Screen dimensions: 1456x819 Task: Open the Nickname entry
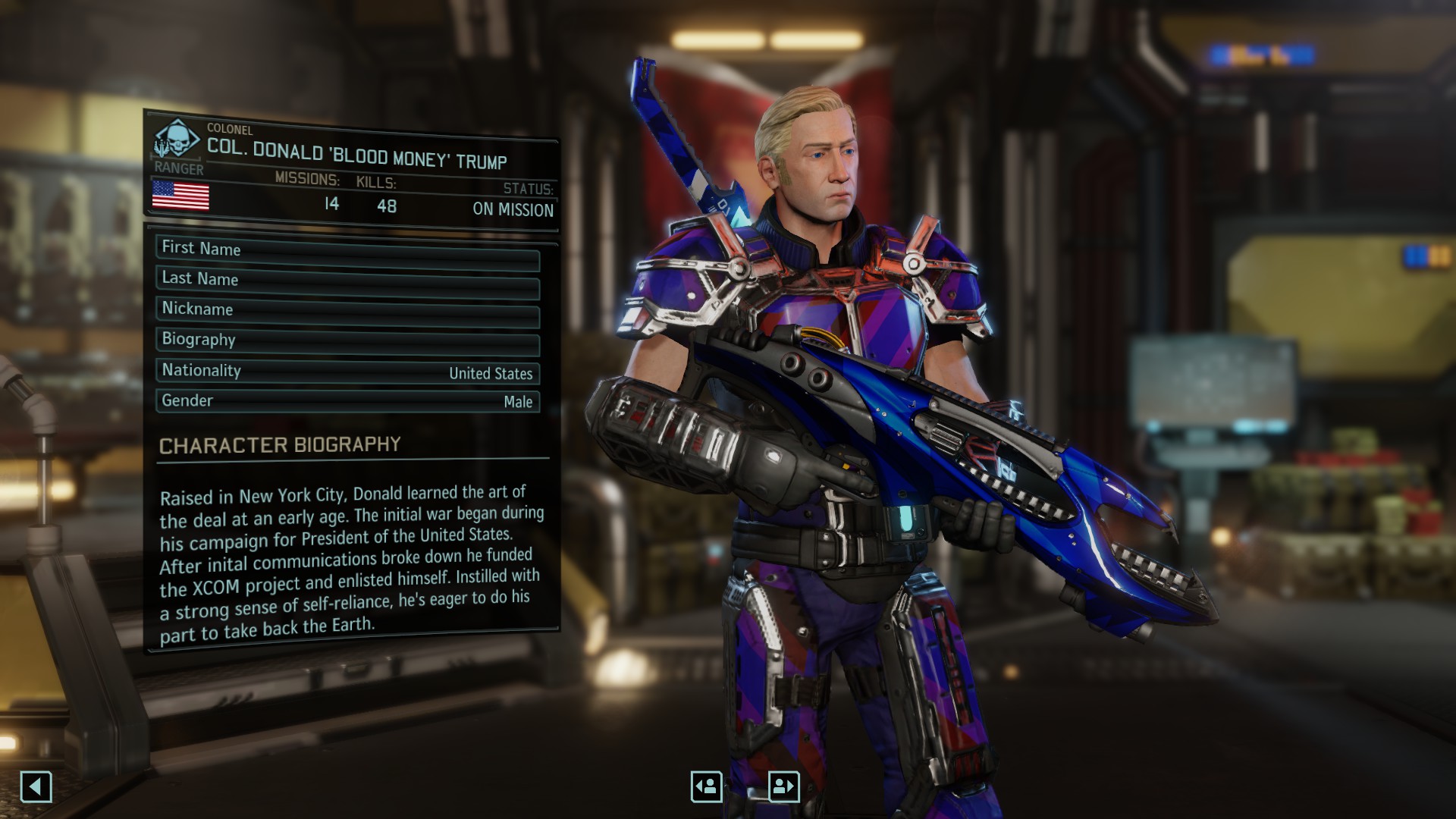pos(347,311)
